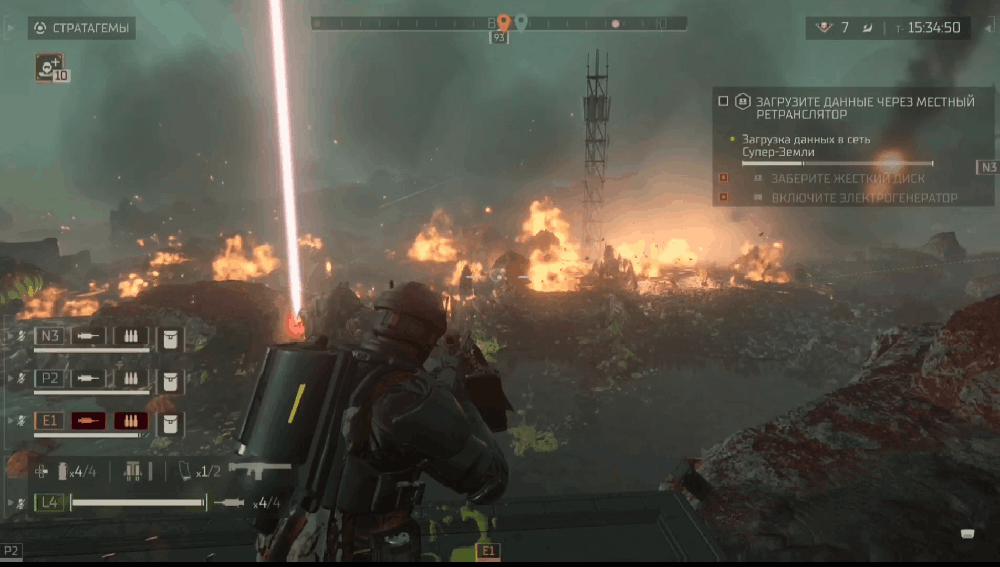Click your own player tag L4

[x=50, y=503]
